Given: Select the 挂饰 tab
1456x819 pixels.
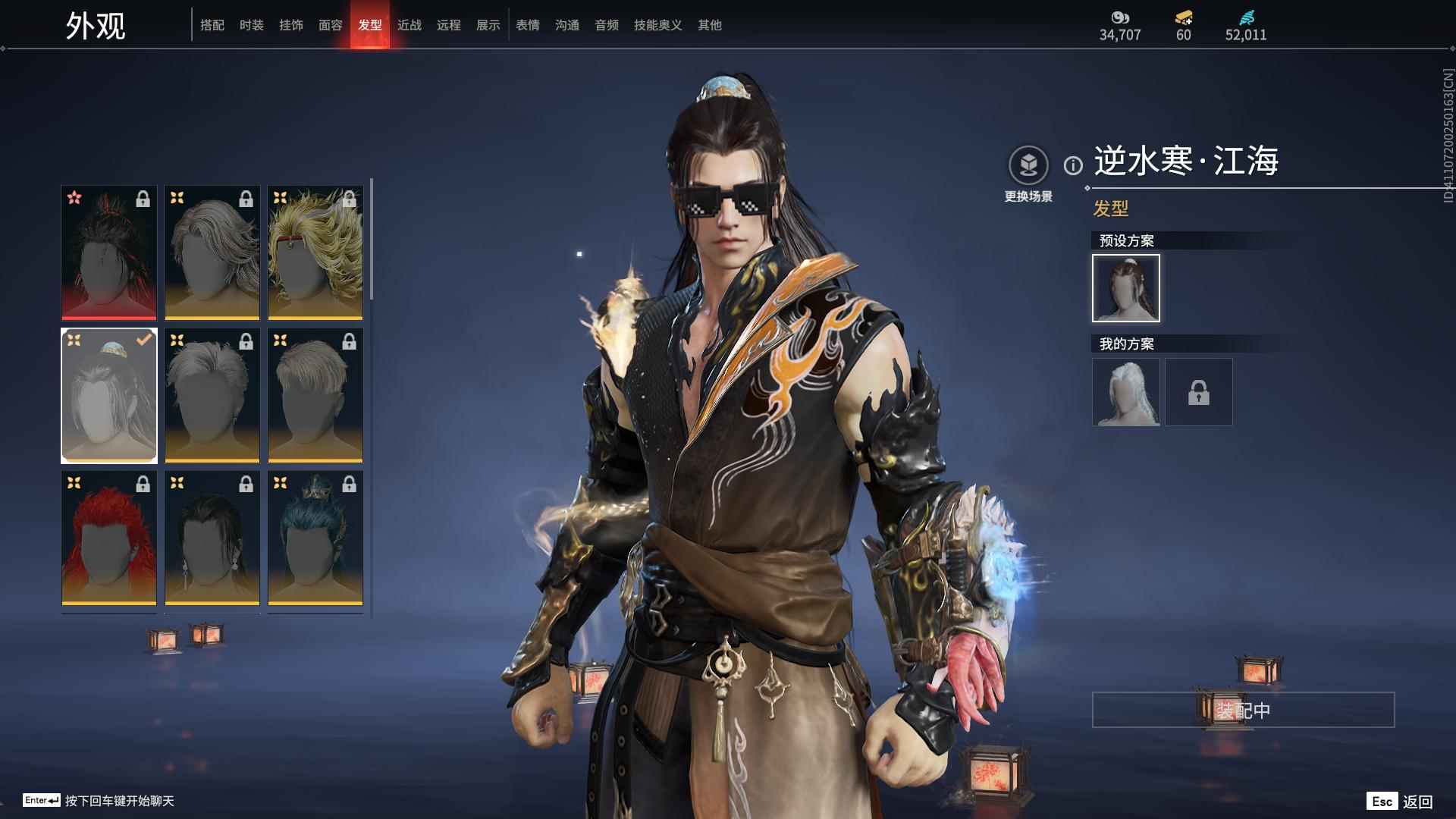Looking at the screenshot, I should pos(291,25).
